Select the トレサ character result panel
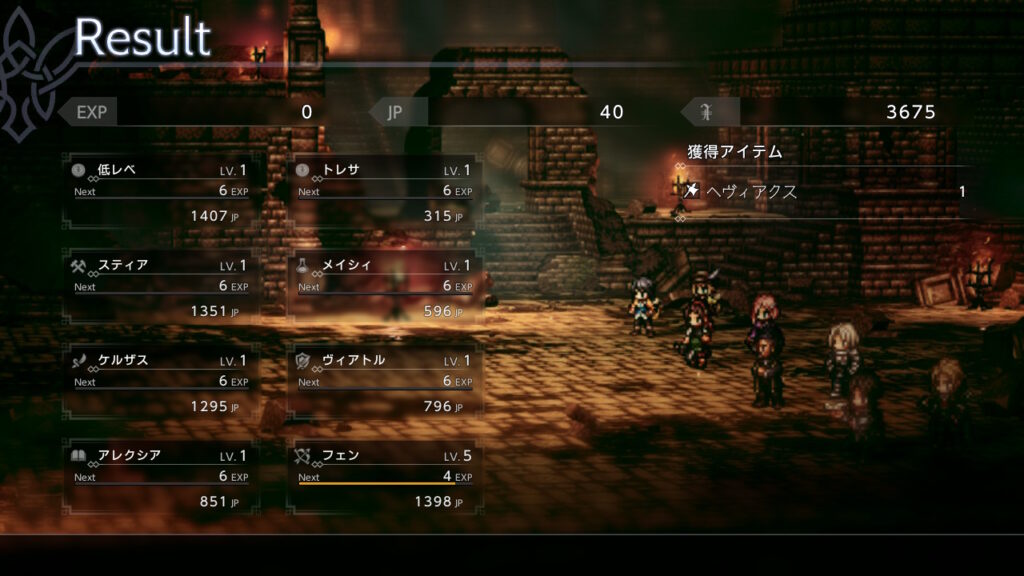The width and height of the screenshot is (1024, 576). (x=384, y=192)
